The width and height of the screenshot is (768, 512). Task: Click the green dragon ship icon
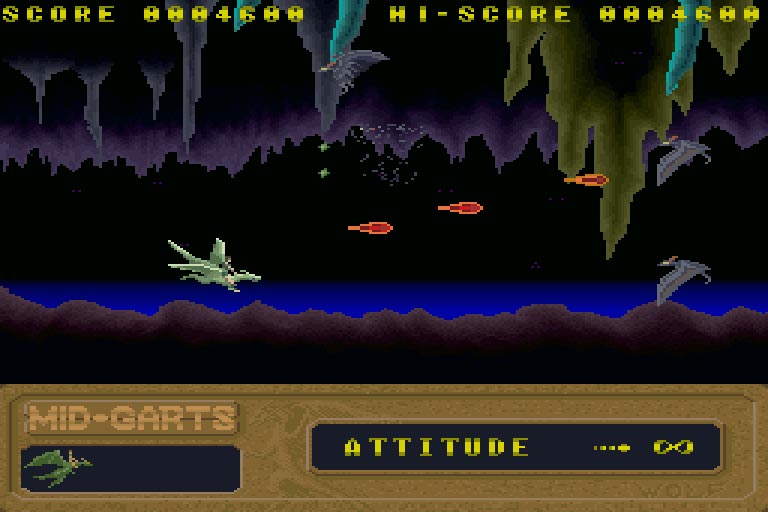tap(57, 464)
